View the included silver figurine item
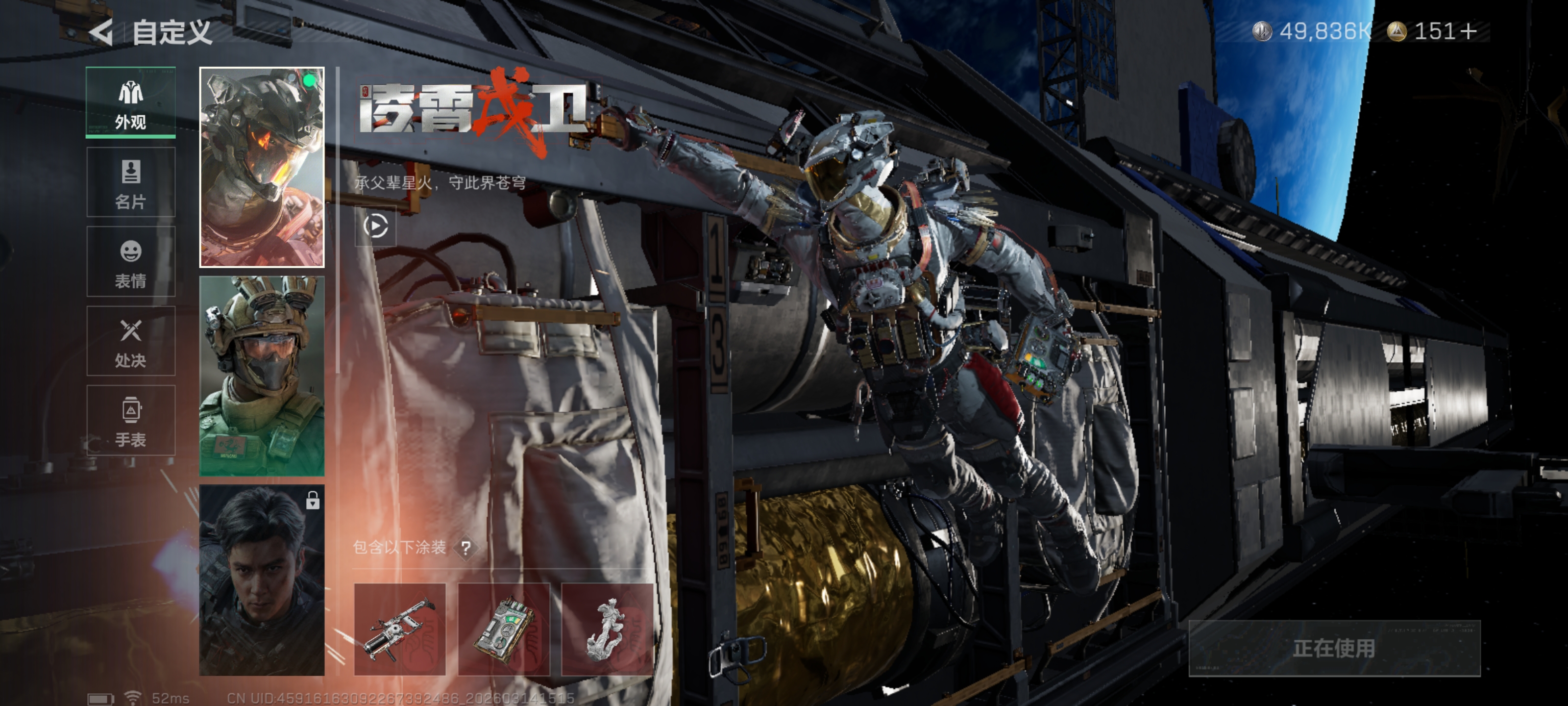The image size is (1568, 706). point(607,629)
